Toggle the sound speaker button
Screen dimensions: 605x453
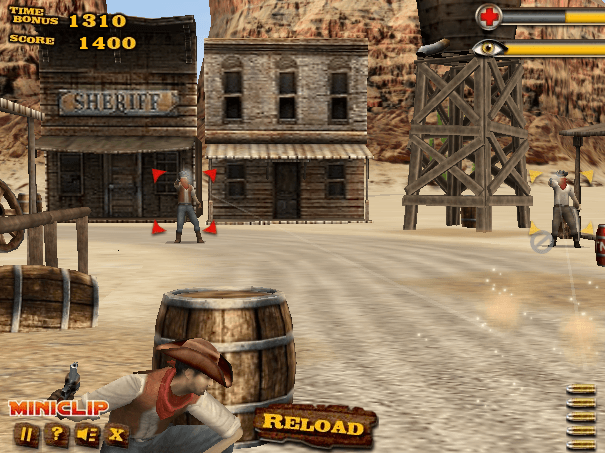click(x=88, y=434)
